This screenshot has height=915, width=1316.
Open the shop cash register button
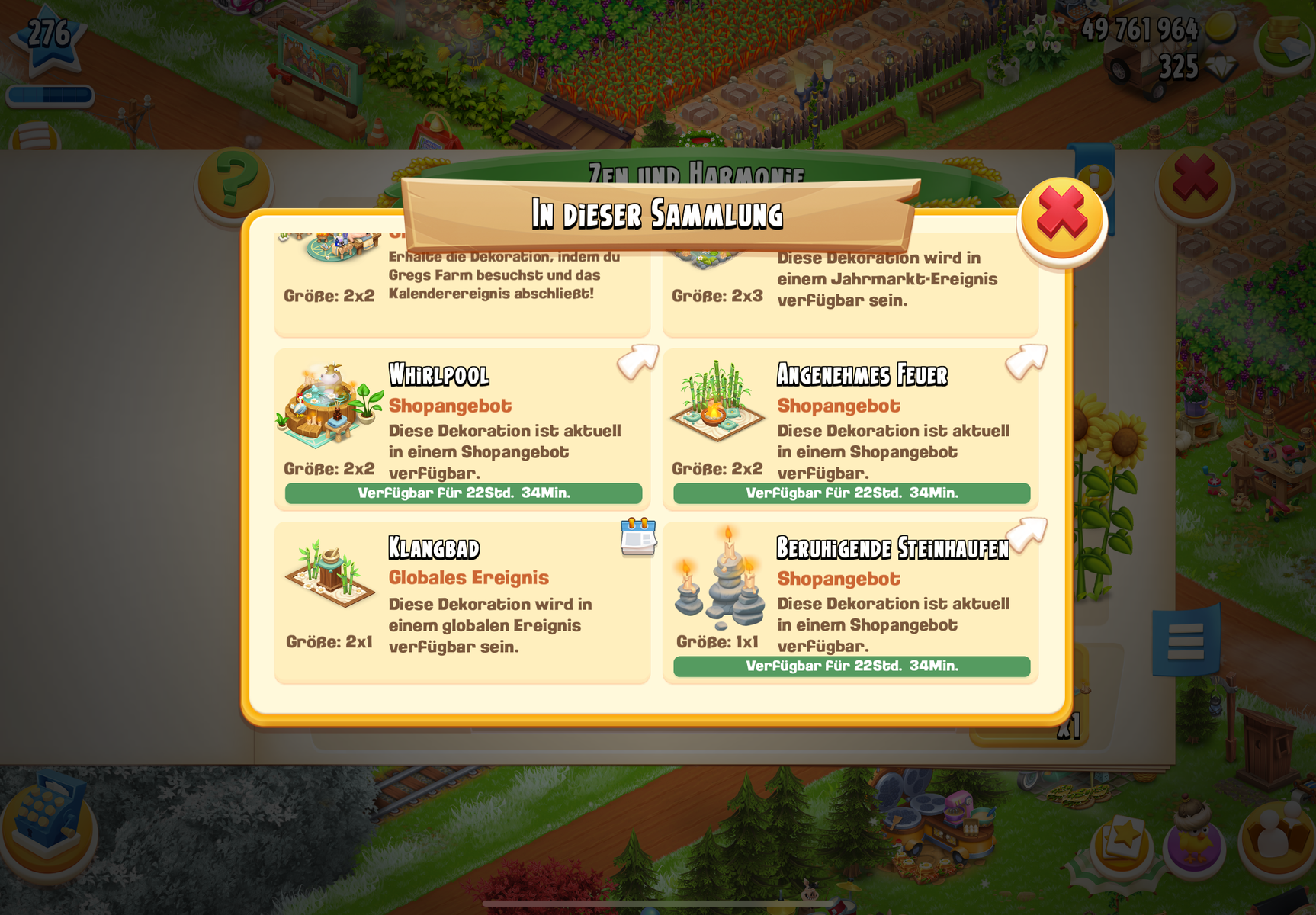pos(47,822)
